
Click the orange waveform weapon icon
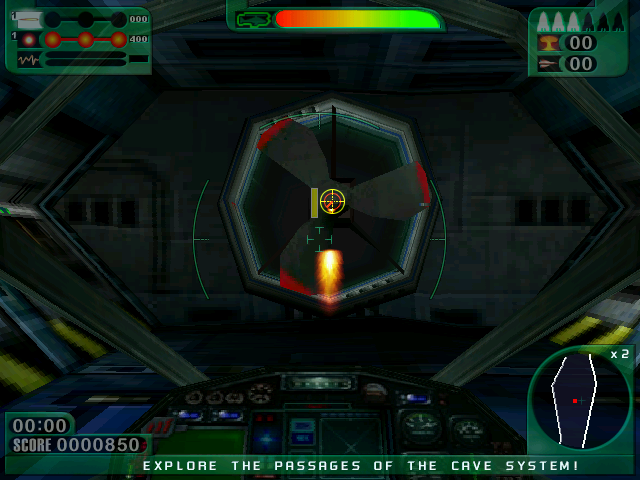point(28,60)
